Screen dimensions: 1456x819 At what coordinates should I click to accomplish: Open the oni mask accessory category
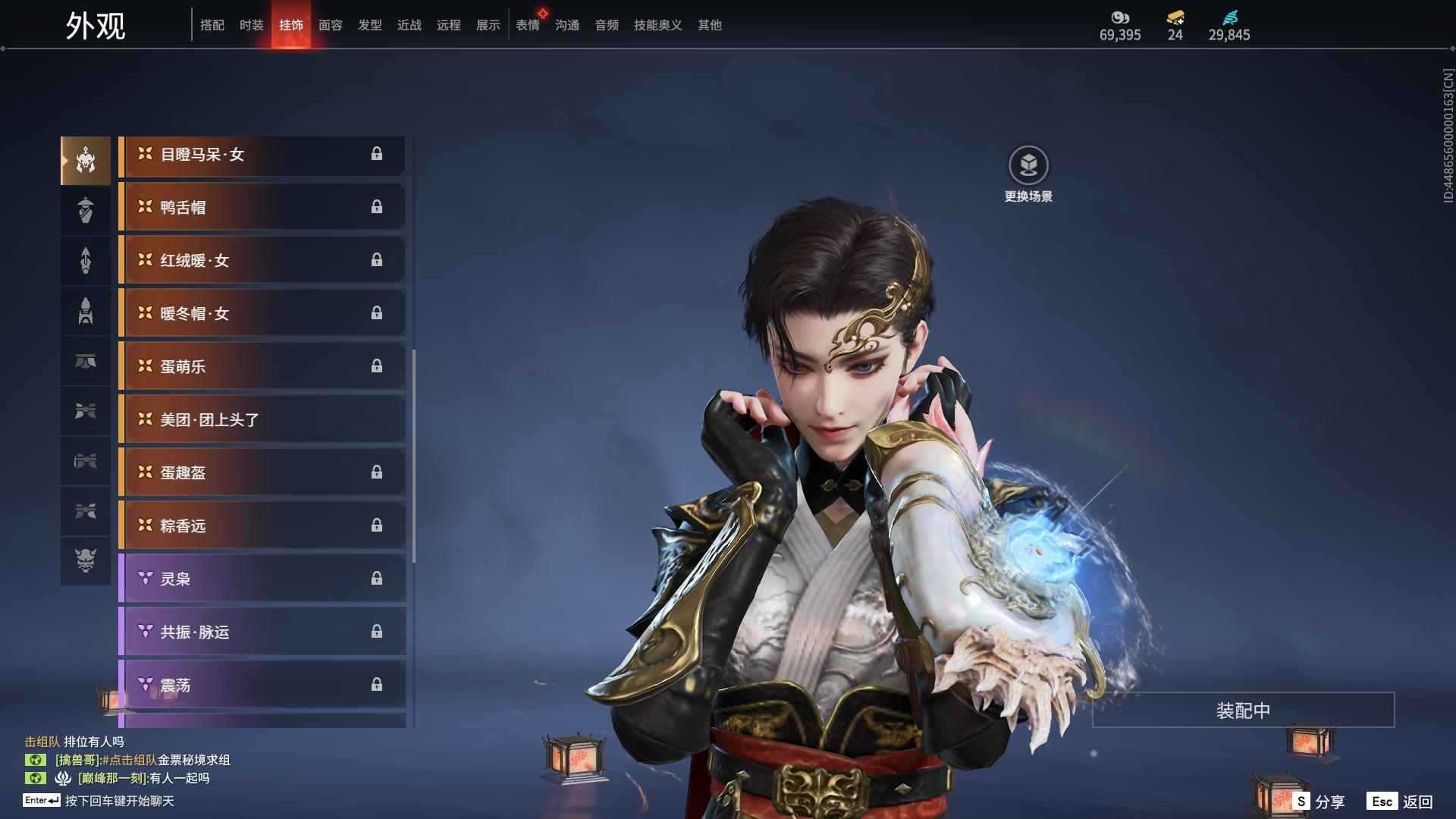[85, 562]
